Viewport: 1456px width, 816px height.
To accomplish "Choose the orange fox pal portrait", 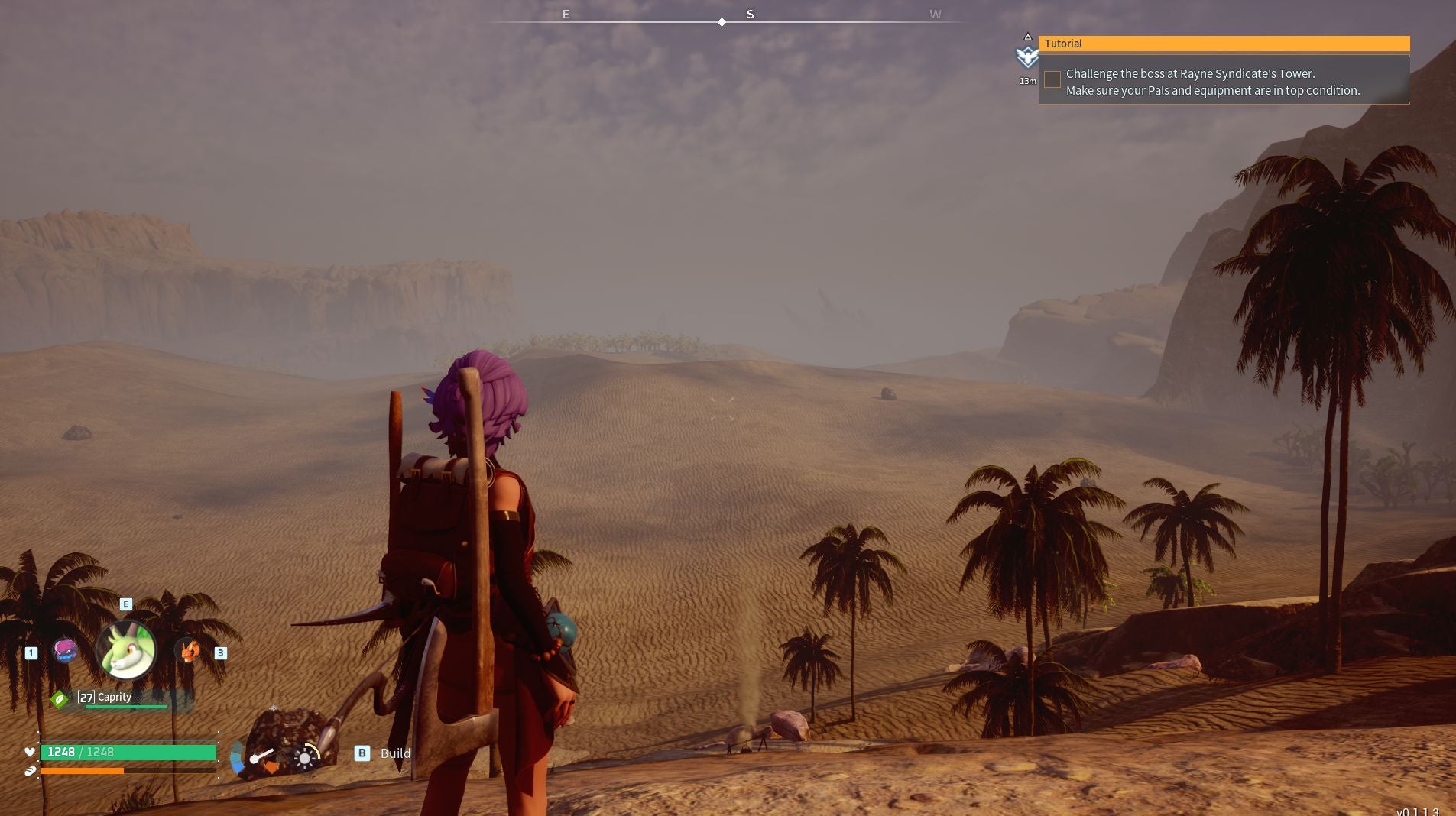I will pyautogui.click(x=188, y=651).
